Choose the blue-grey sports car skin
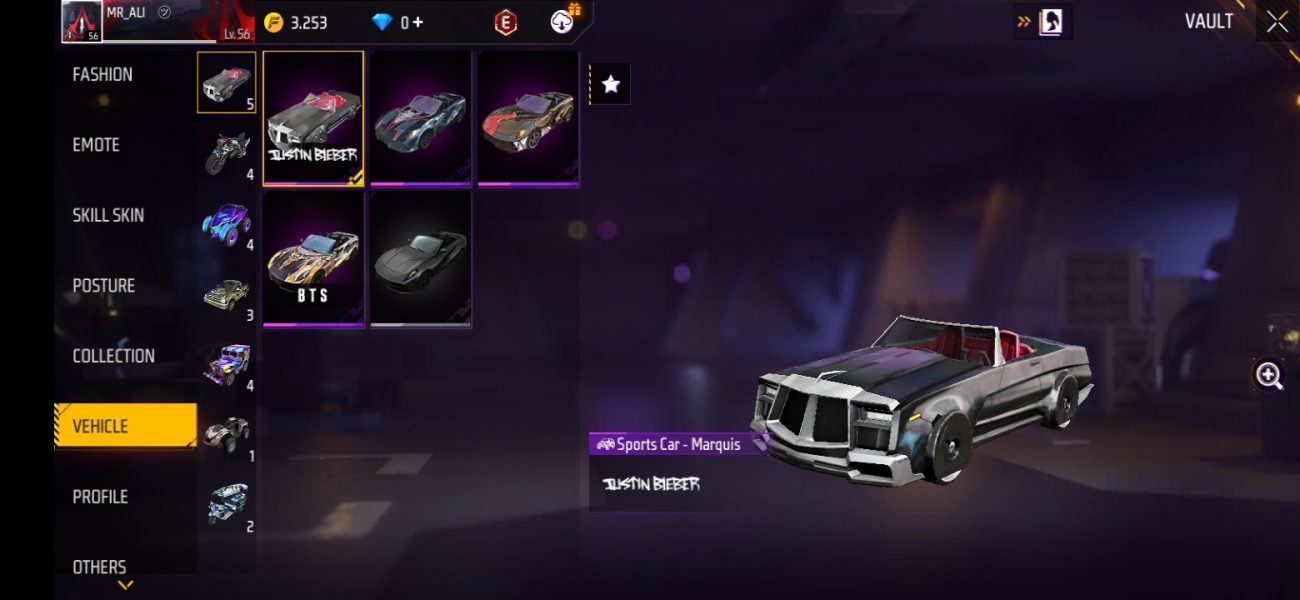Image resolution: width=1300 pixels, height=600 pixels. [x=420, y=118]
